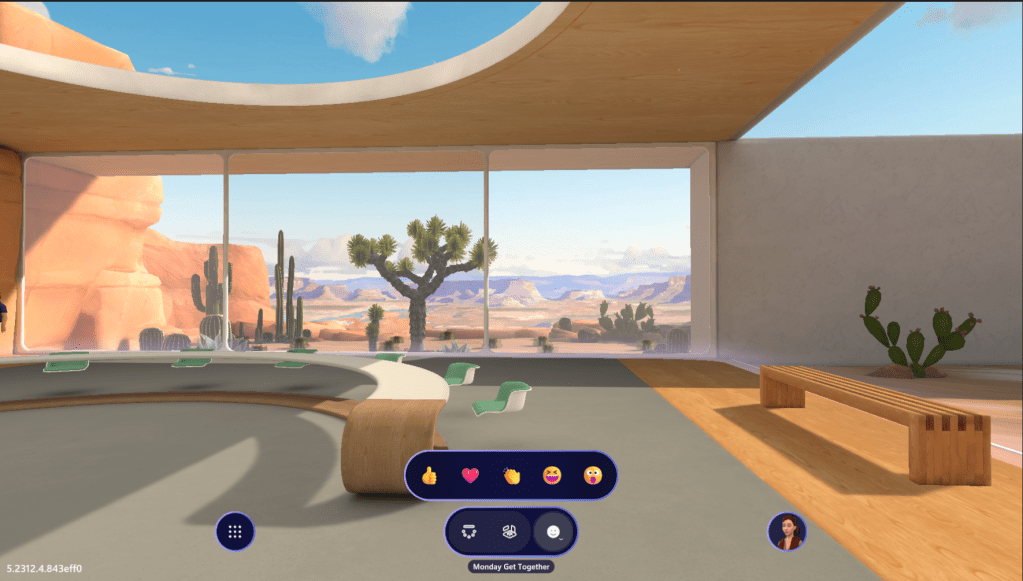Screen dimensions: 1023x581
Task: Send the clapping hands reaction
Action: (x=511, y=475)
